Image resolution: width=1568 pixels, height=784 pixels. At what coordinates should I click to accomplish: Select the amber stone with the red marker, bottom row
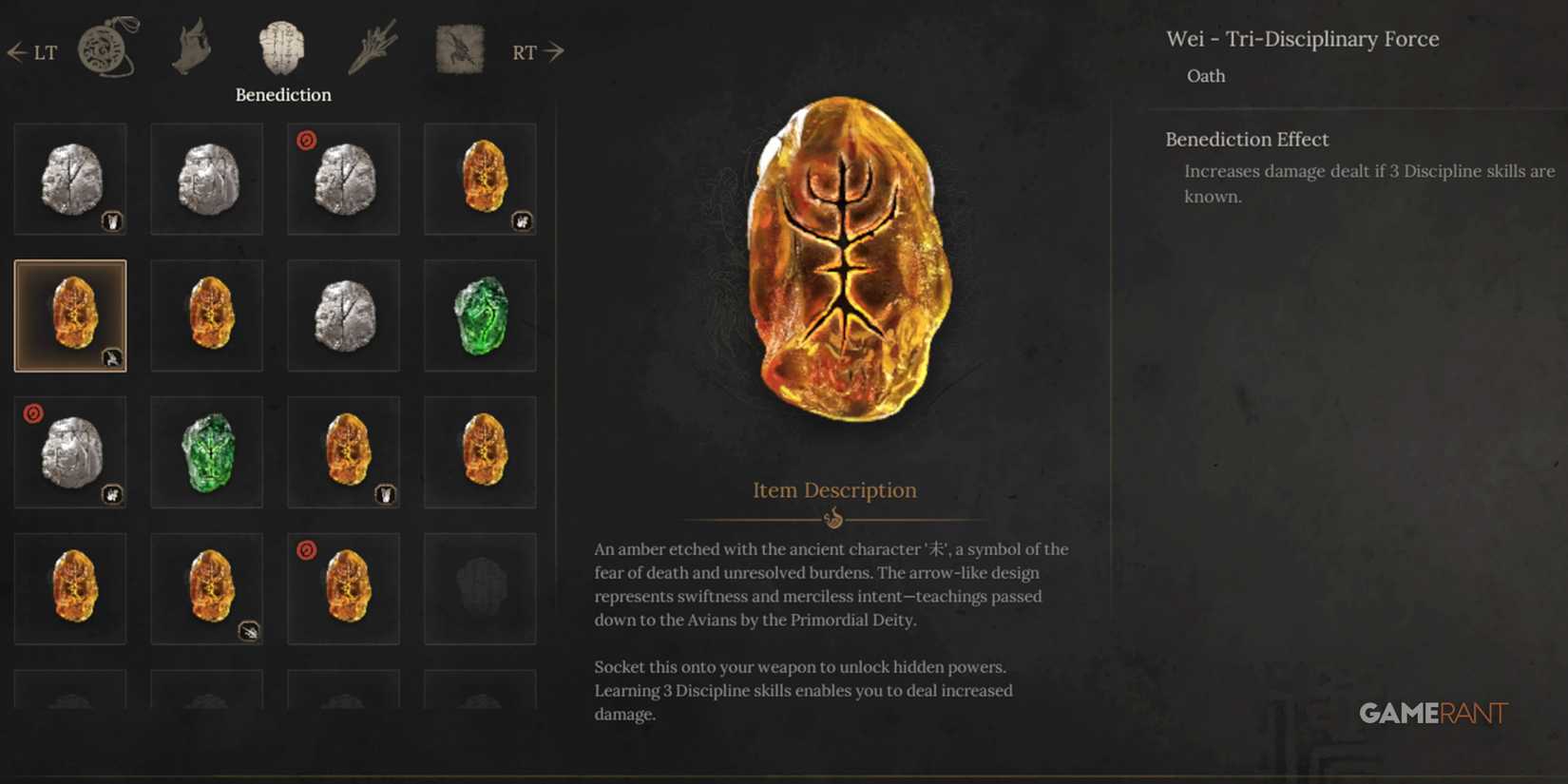pos(343,588)
